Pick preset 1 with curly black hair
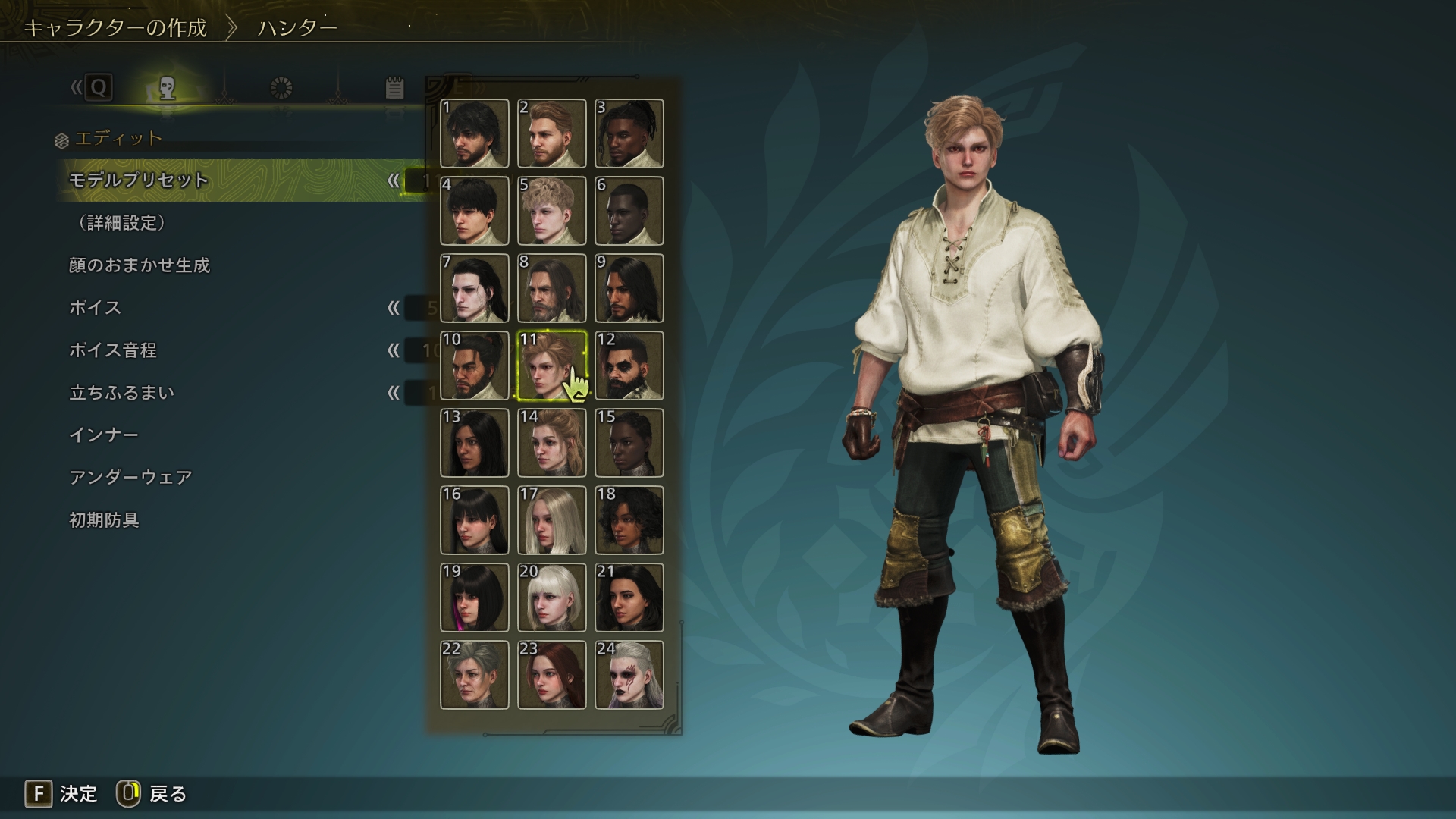Image resolution: width=1456 pixels, height=819 pixels. 475,133
